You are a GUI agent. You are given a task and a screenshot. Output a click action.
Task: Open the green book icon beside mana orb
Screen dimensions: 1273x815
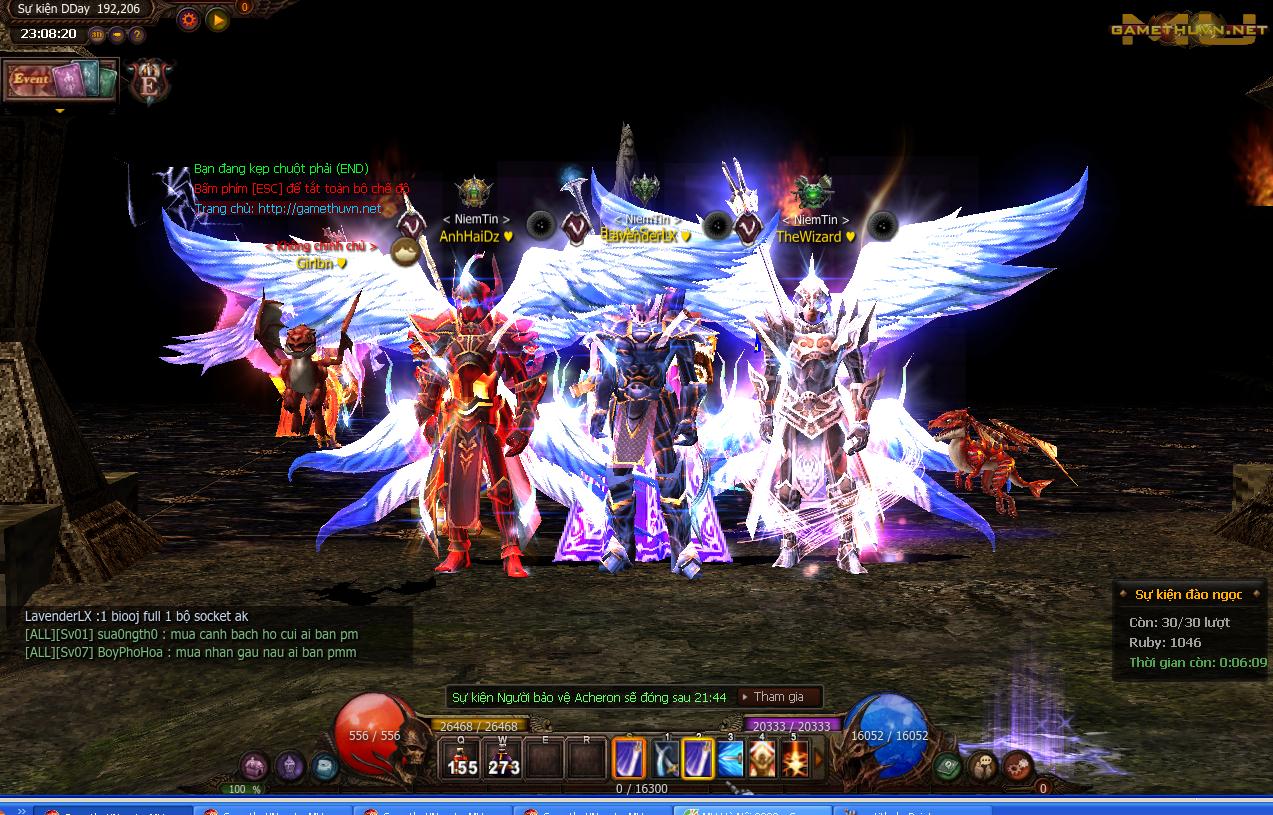[948, 767]
